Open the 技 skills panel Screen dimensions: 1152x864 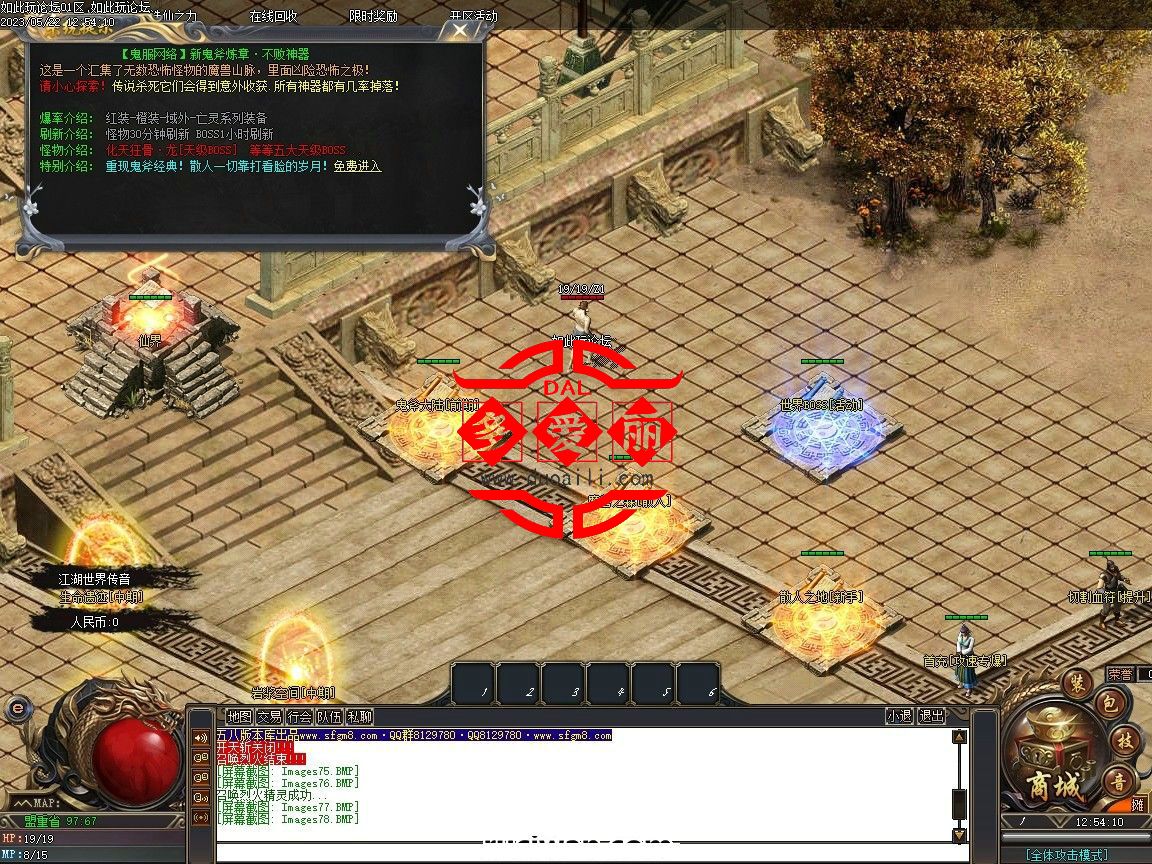1124,741
